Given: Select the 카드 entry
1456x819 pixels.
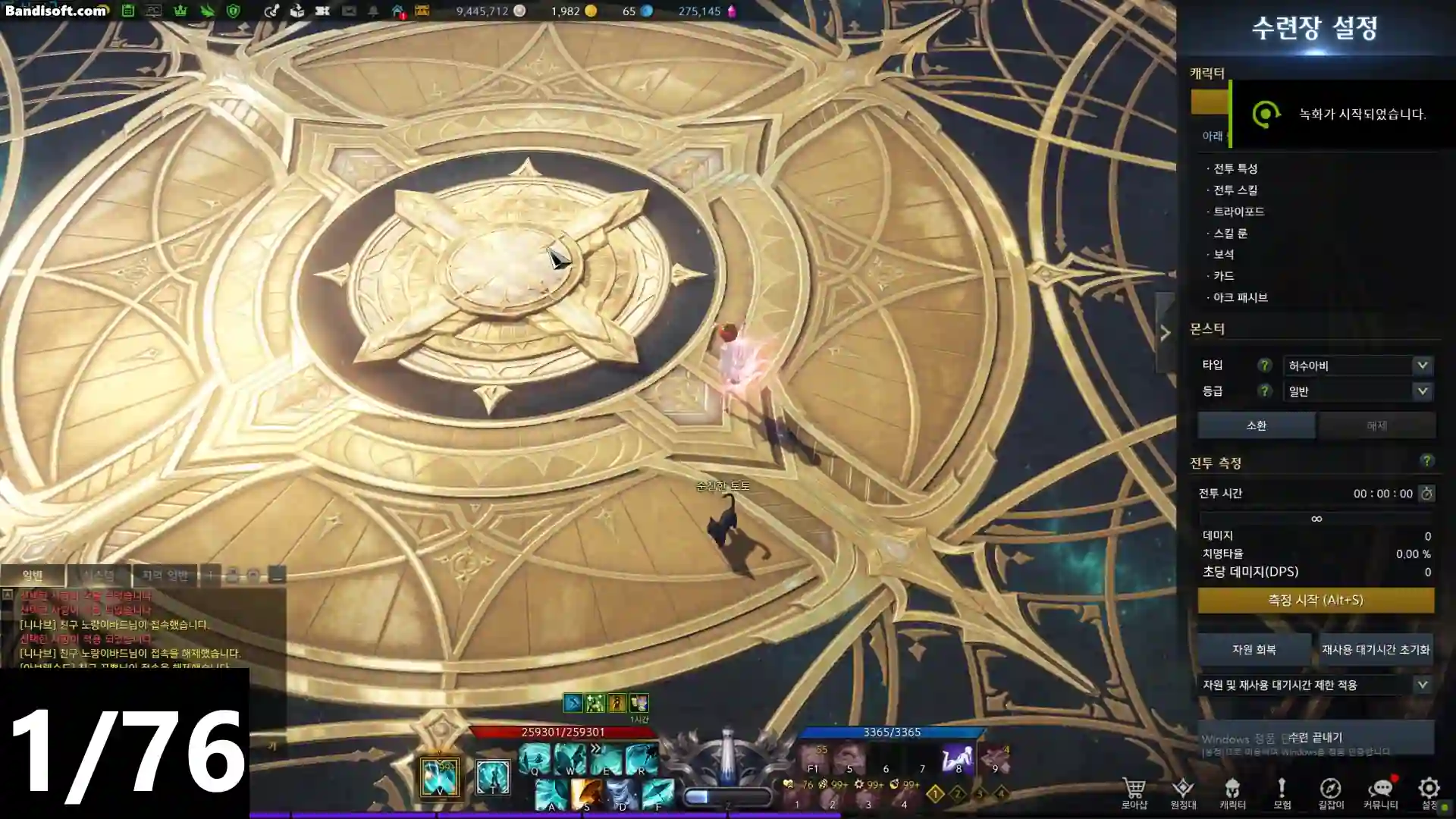Looking at the screenshot, I should point(1223,276).
